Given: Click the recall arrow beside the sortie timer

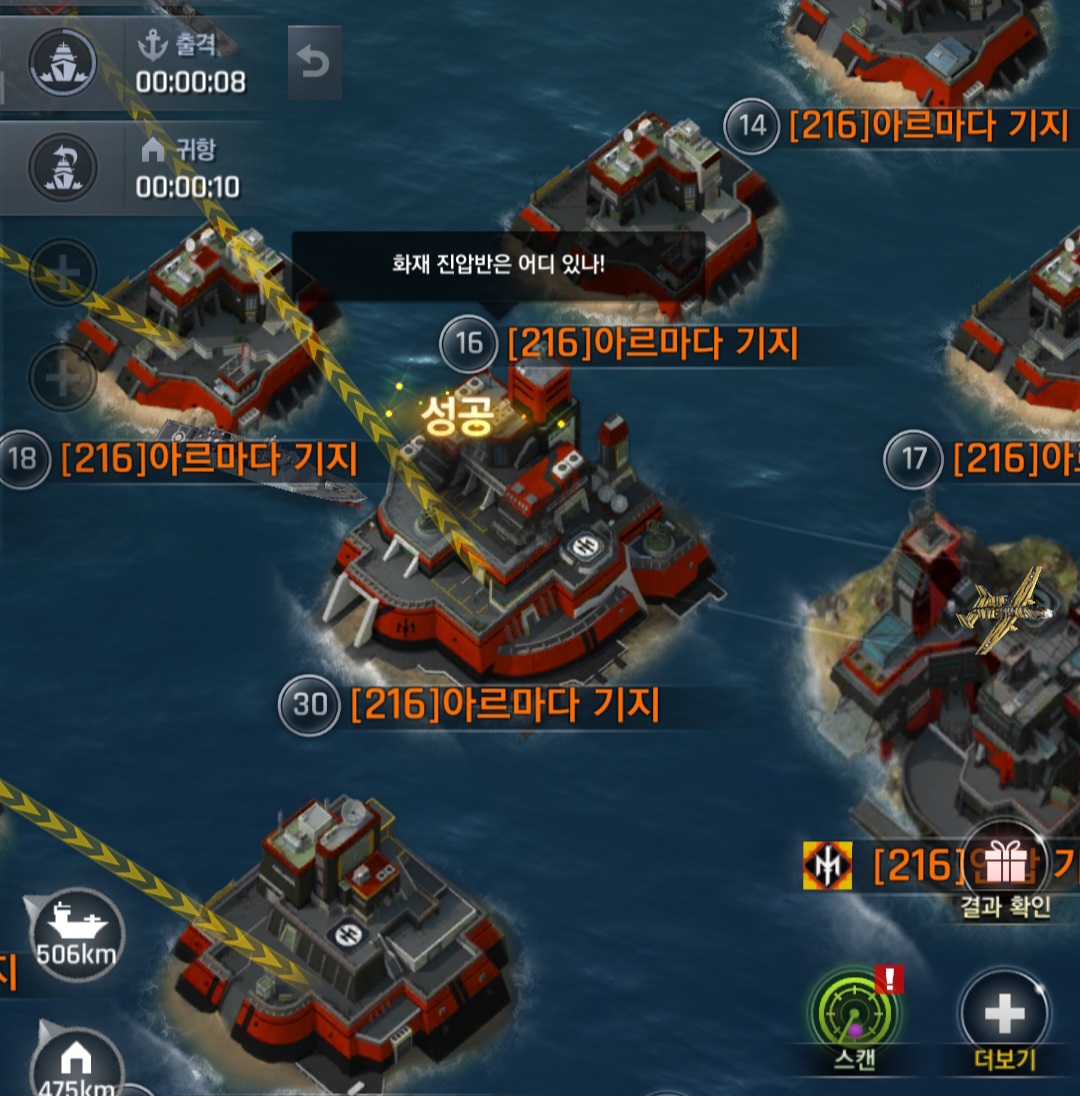Looking at the screenshot, I should (314, 63).
